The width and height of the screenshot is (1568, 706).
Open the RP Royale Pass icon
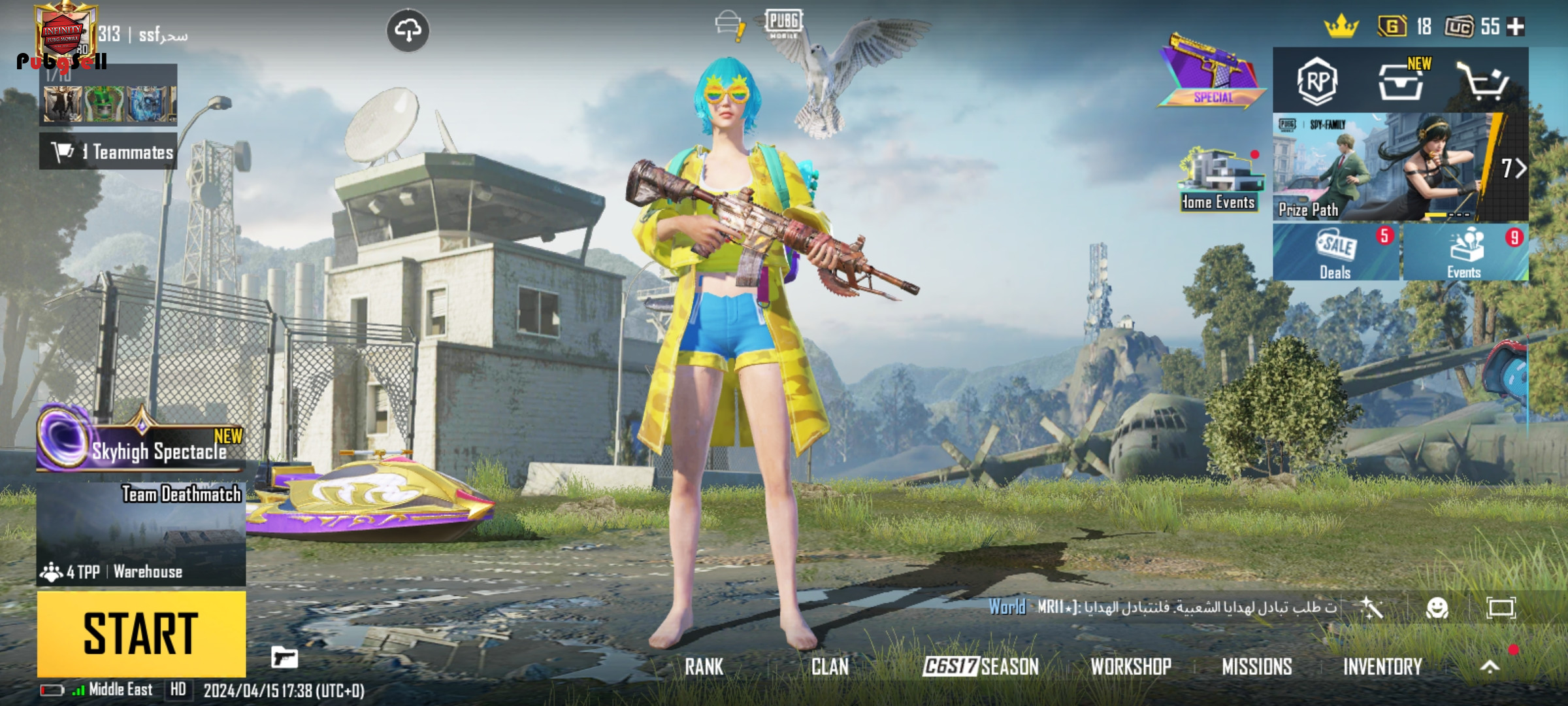pos(1316,82)
